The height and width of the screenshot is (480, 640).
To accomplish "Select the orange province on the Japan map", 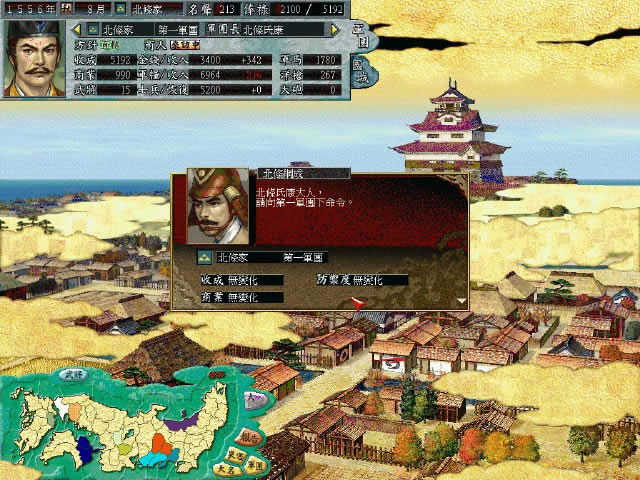I will [162, 441].
